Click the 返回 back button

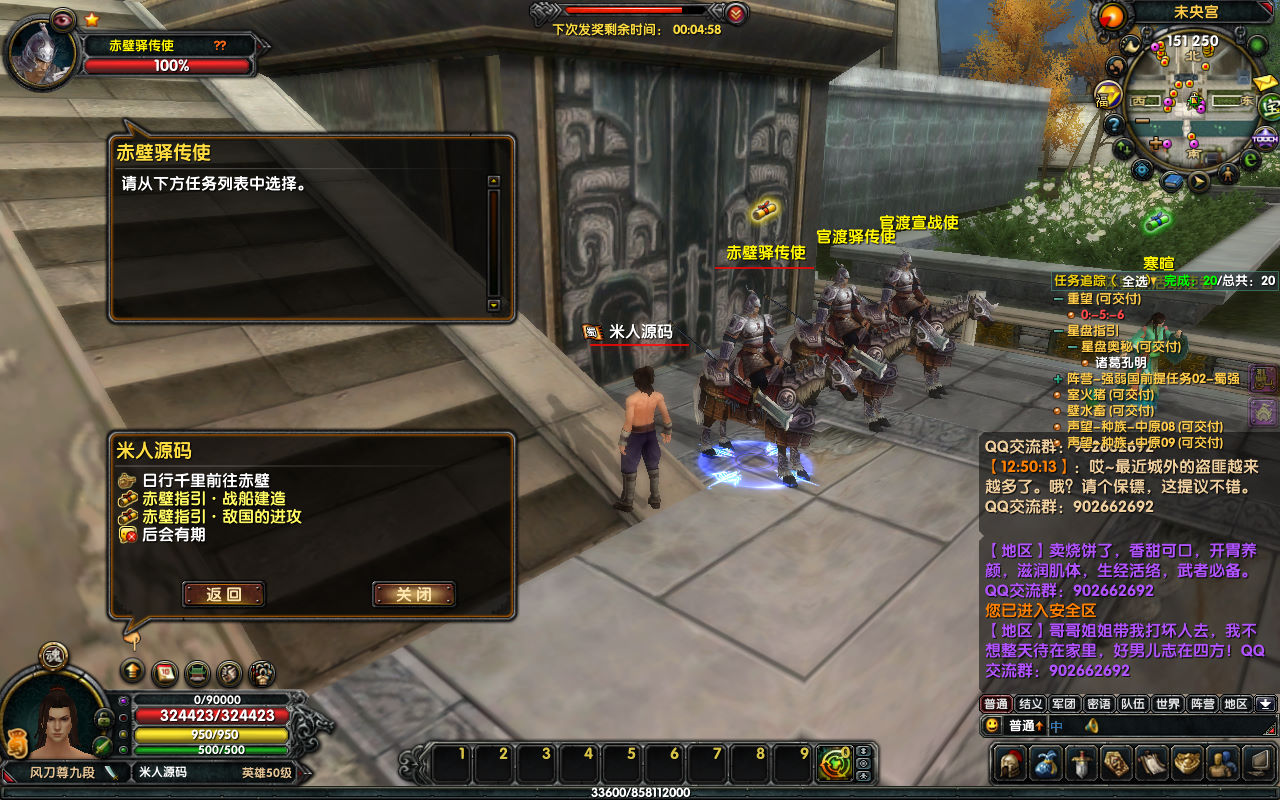click(224, 594)
